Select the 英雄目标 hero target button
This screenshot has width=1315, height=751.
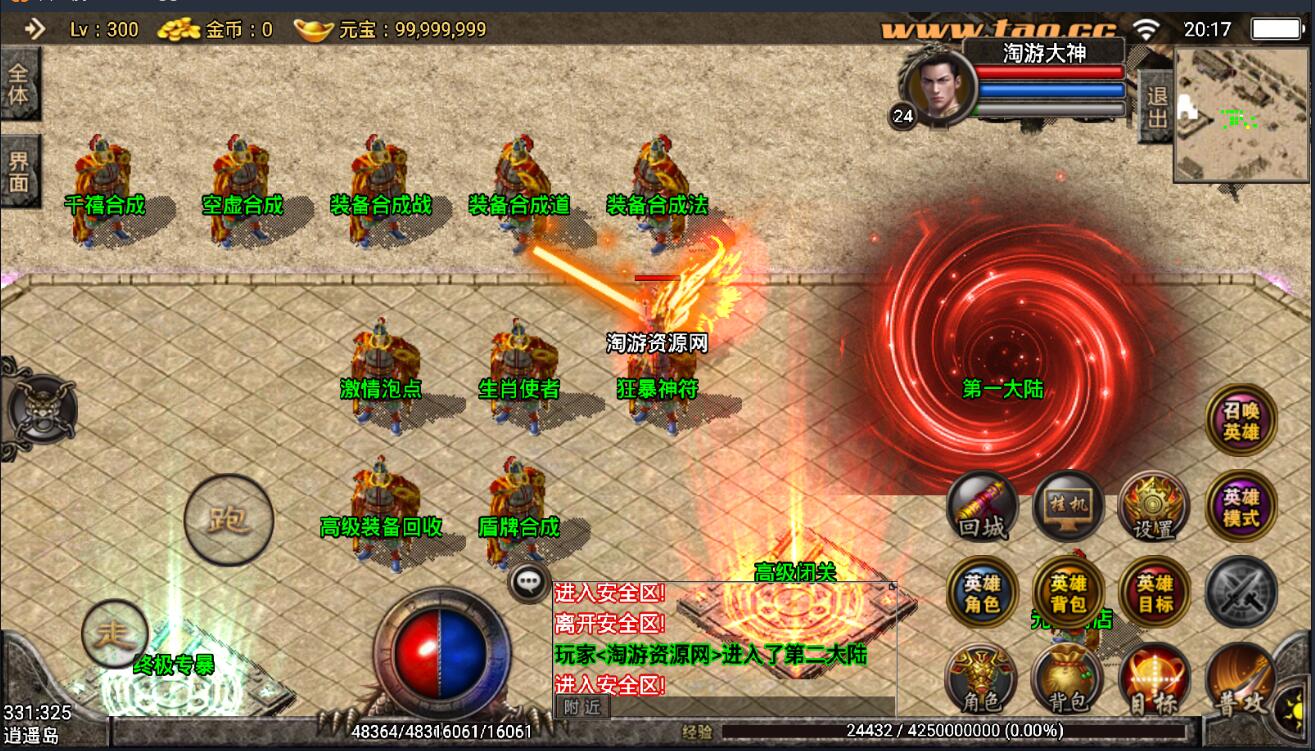point(1154,592)
